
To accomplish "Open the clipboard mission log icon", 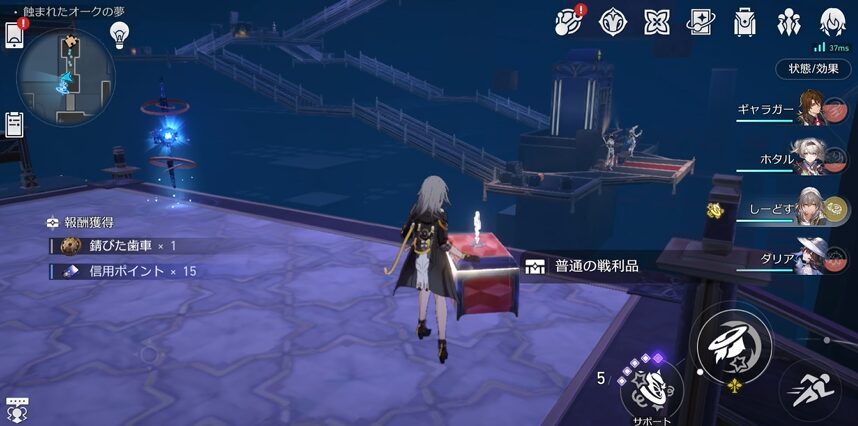I will 14,124.
